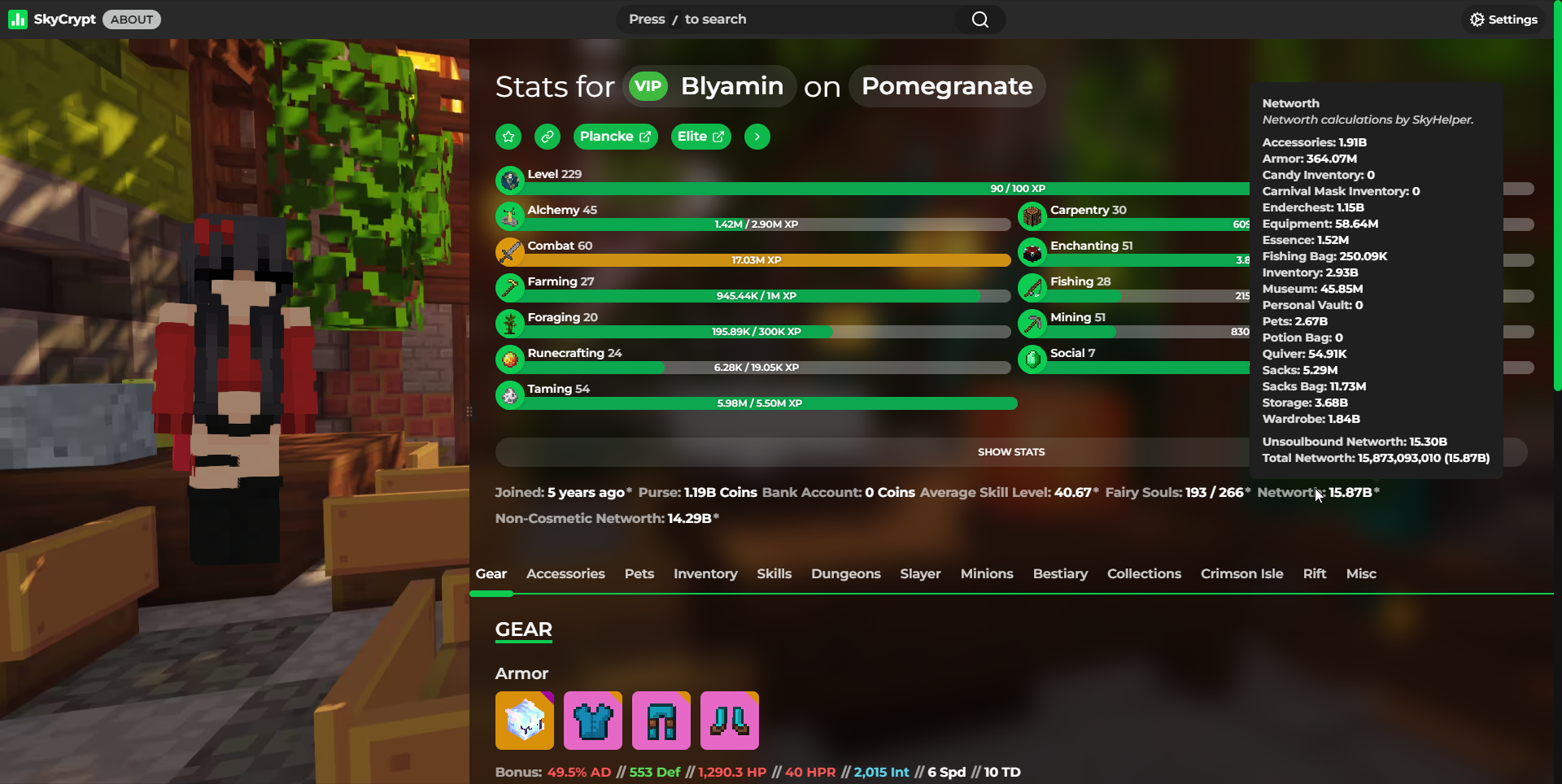Switch to the Pets tab

(639, 574)
